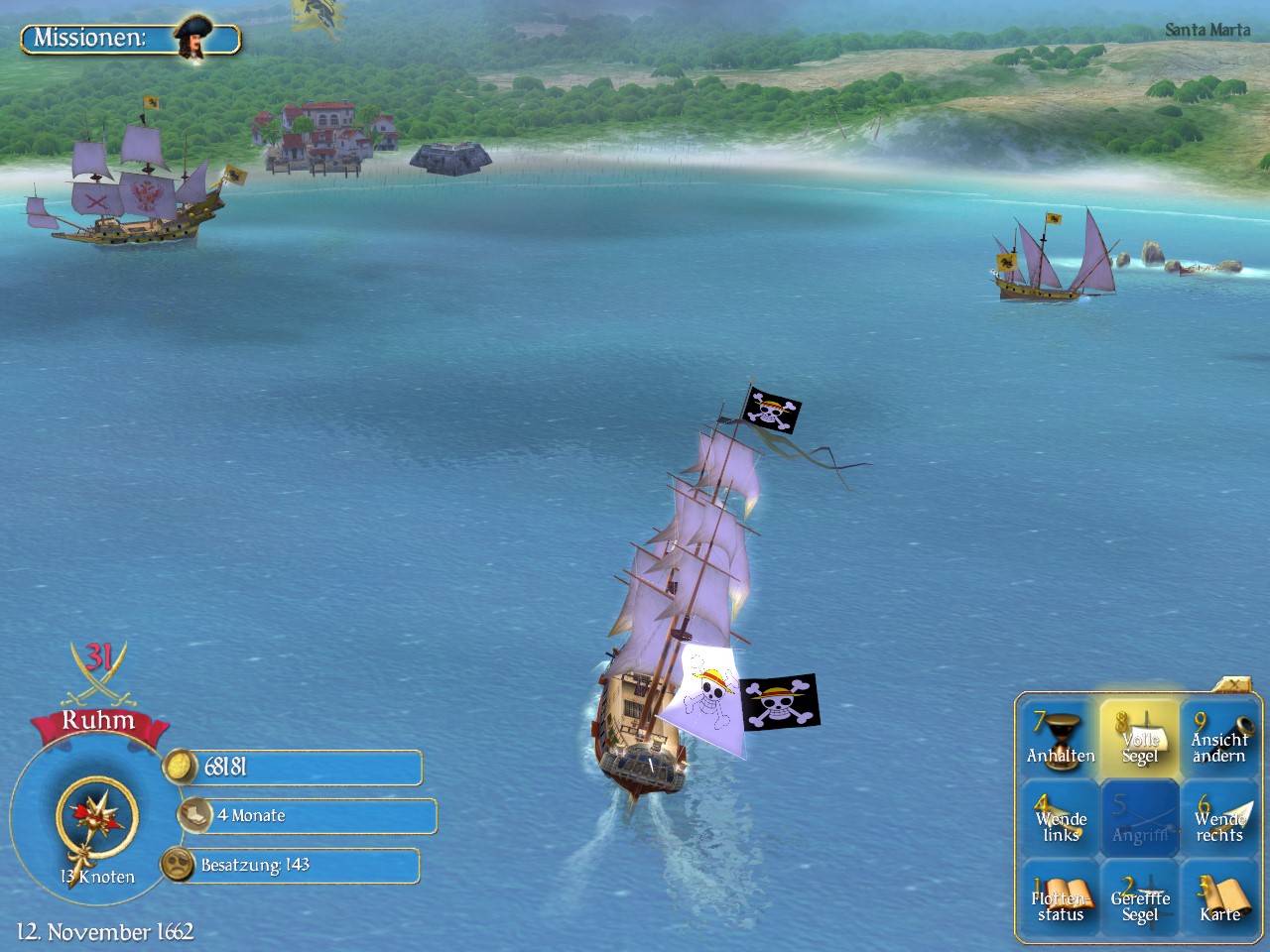Viewport: 1270px width, 952px height.
Task: Click the pirate captain portrait
Action: (192, 36)
